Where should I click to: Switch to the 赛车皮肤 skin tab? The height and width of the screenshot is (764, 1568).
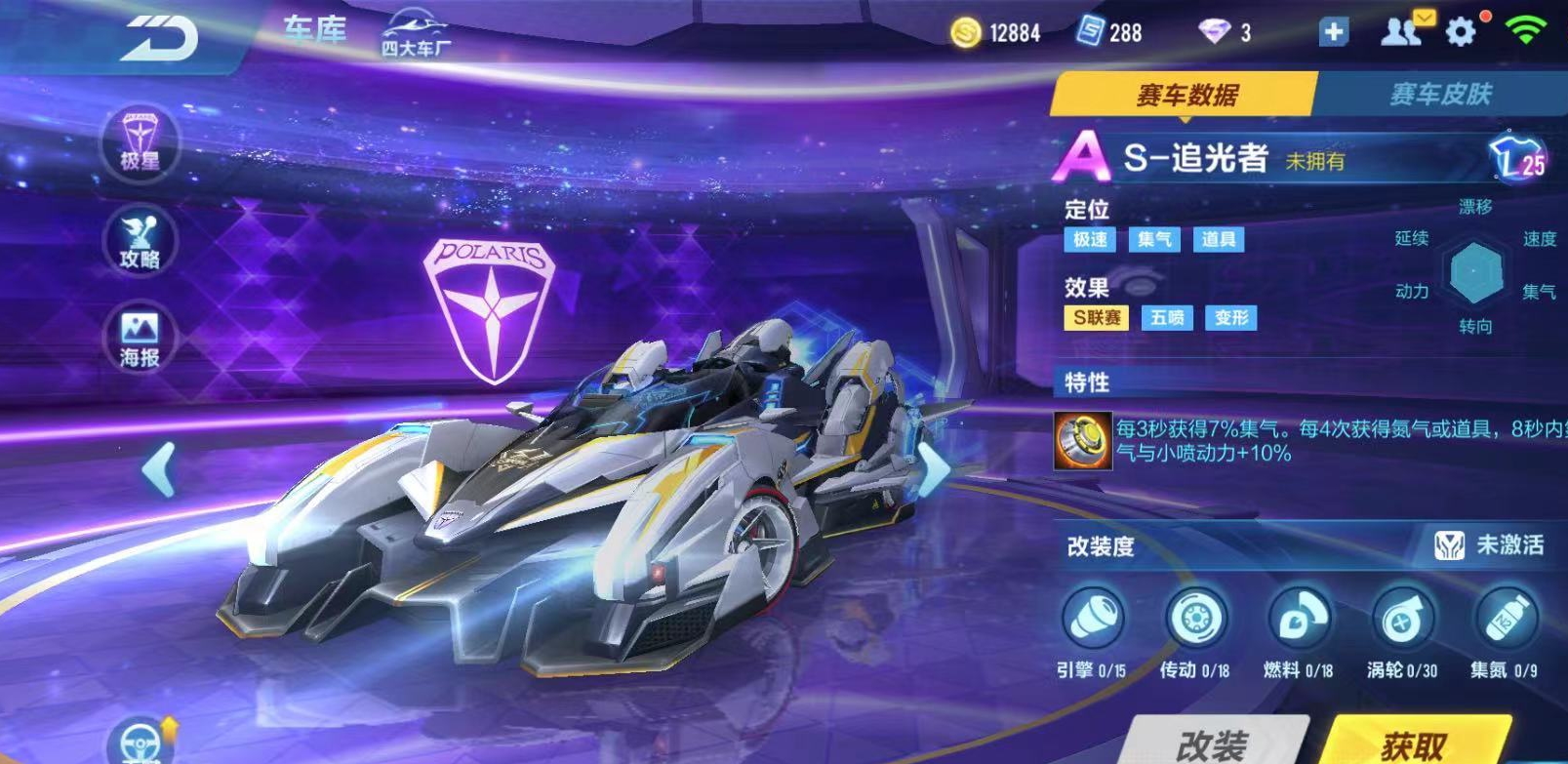click(1440, 94)
